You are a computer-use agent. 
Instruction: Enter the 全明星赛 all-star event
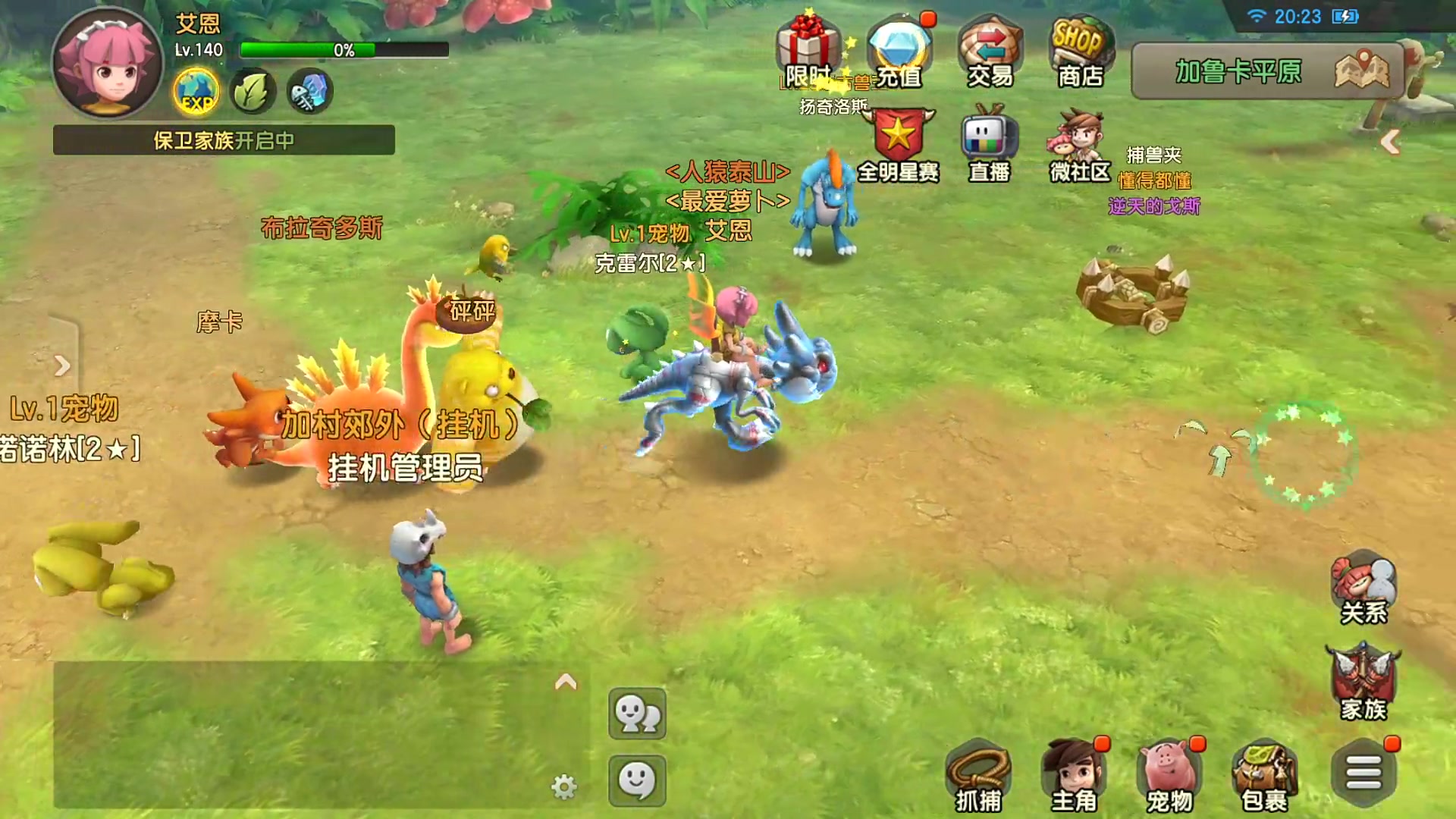point(899,146)
